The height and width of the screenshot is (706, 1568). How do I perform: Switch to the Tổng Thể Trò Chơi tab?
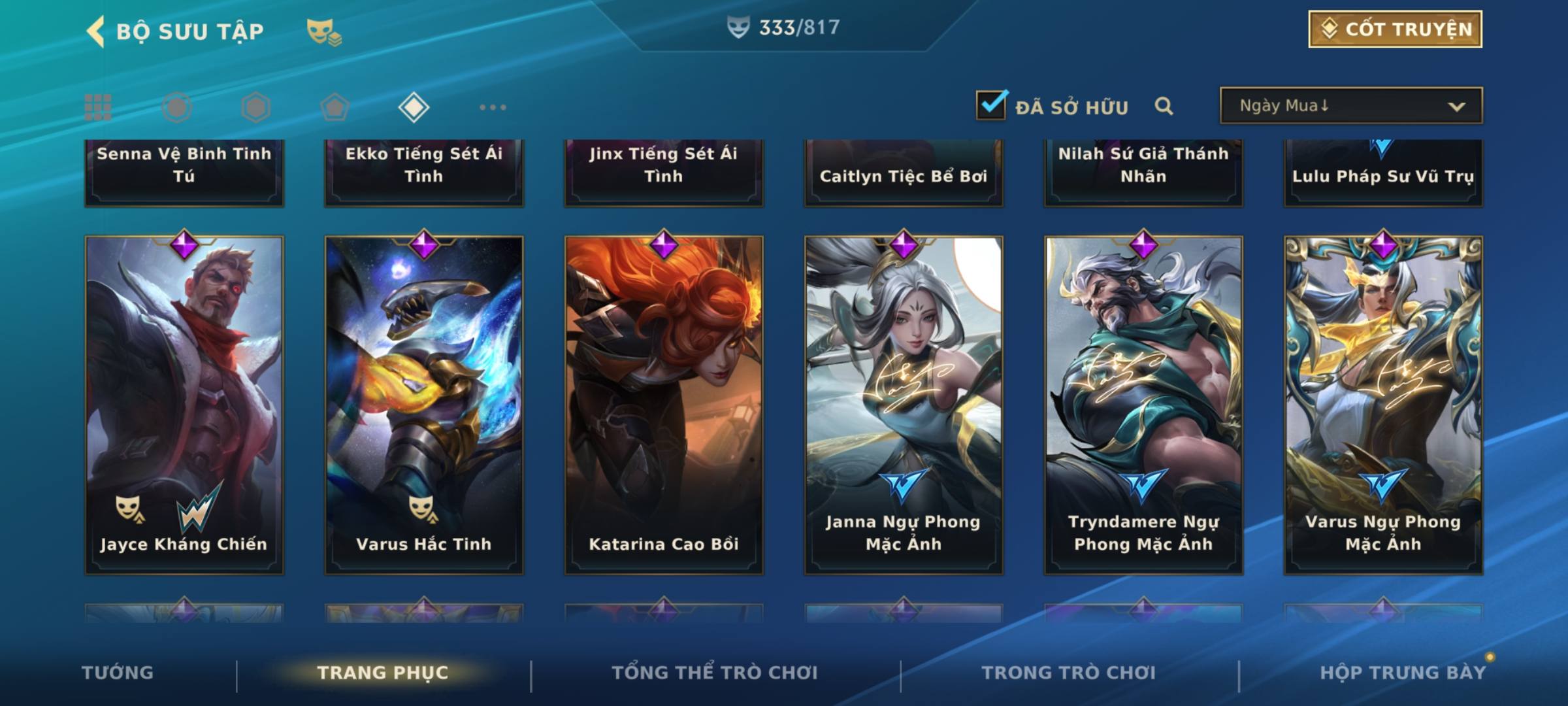pyautogui.click(x=714, y=673)
